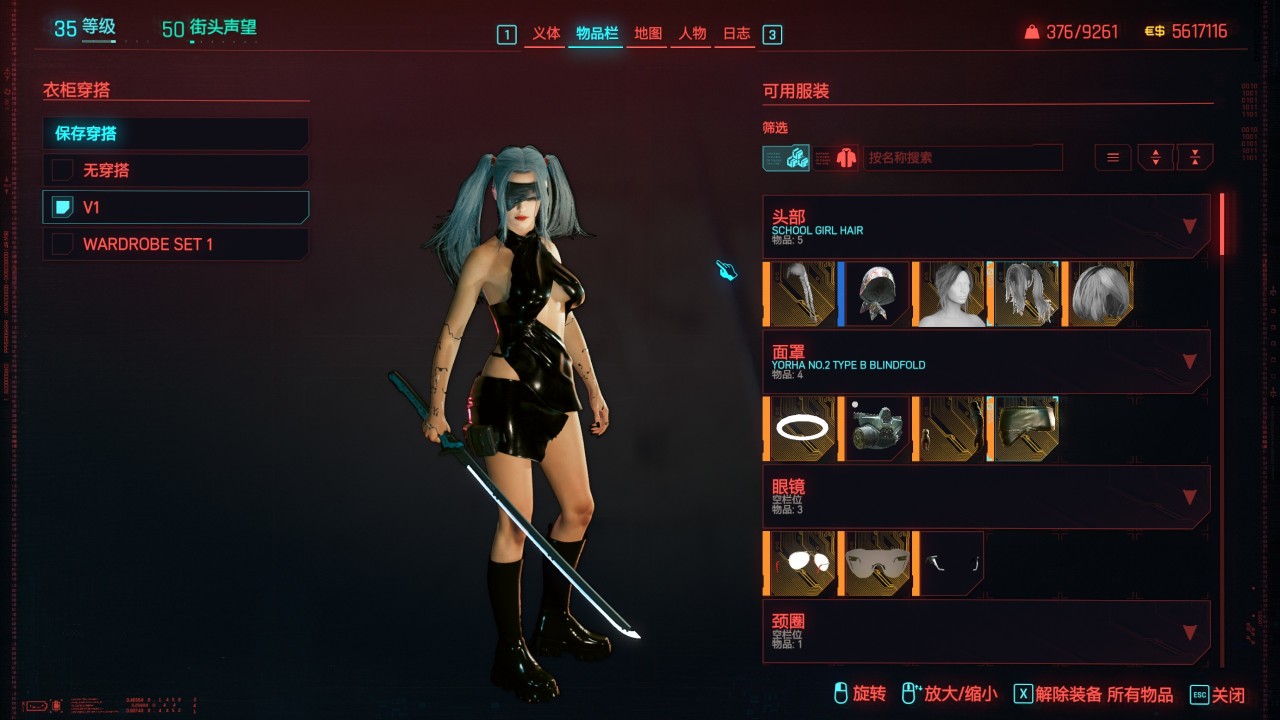Select the twin-tail School Girl Hair item

pos(1024,294)
